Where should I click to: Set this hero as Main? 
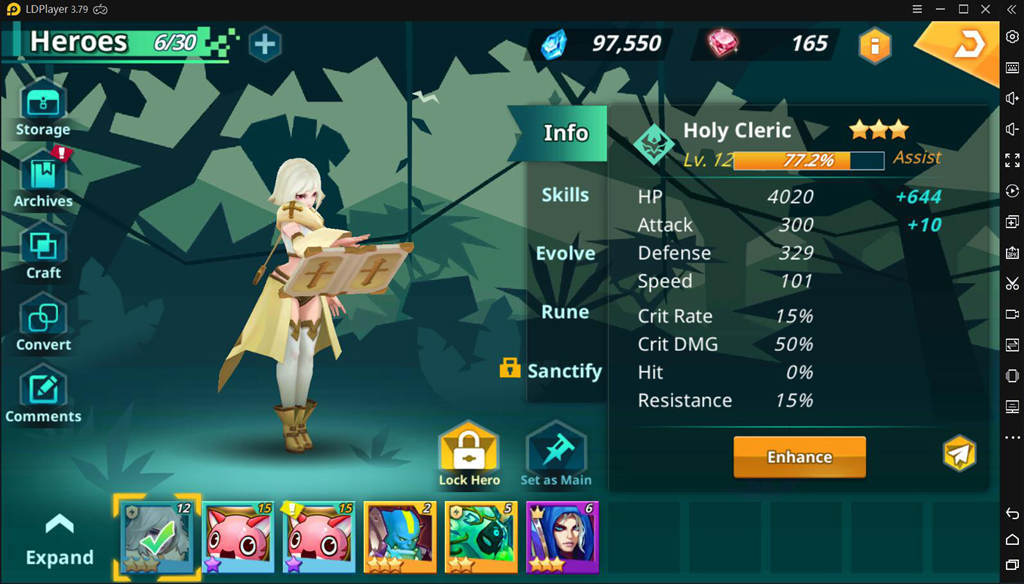[555, 455]
